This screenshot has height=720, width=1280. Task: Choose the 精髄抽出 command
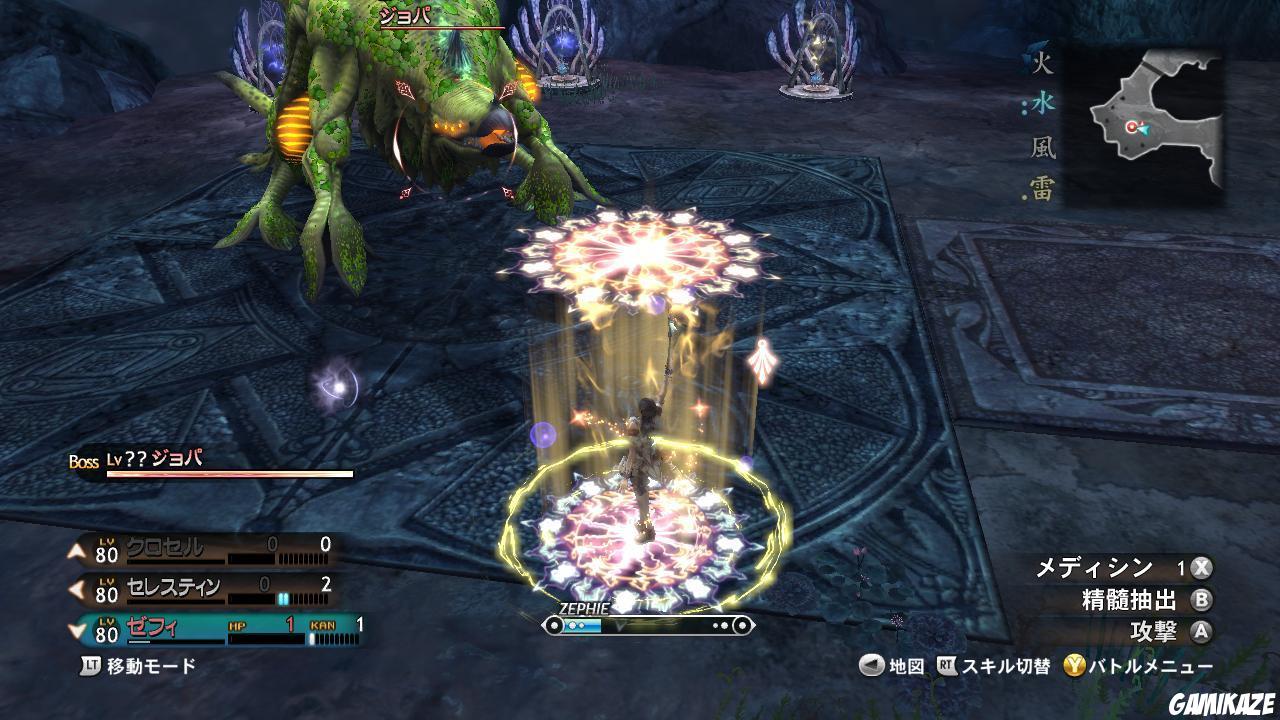pos(1145,600)
